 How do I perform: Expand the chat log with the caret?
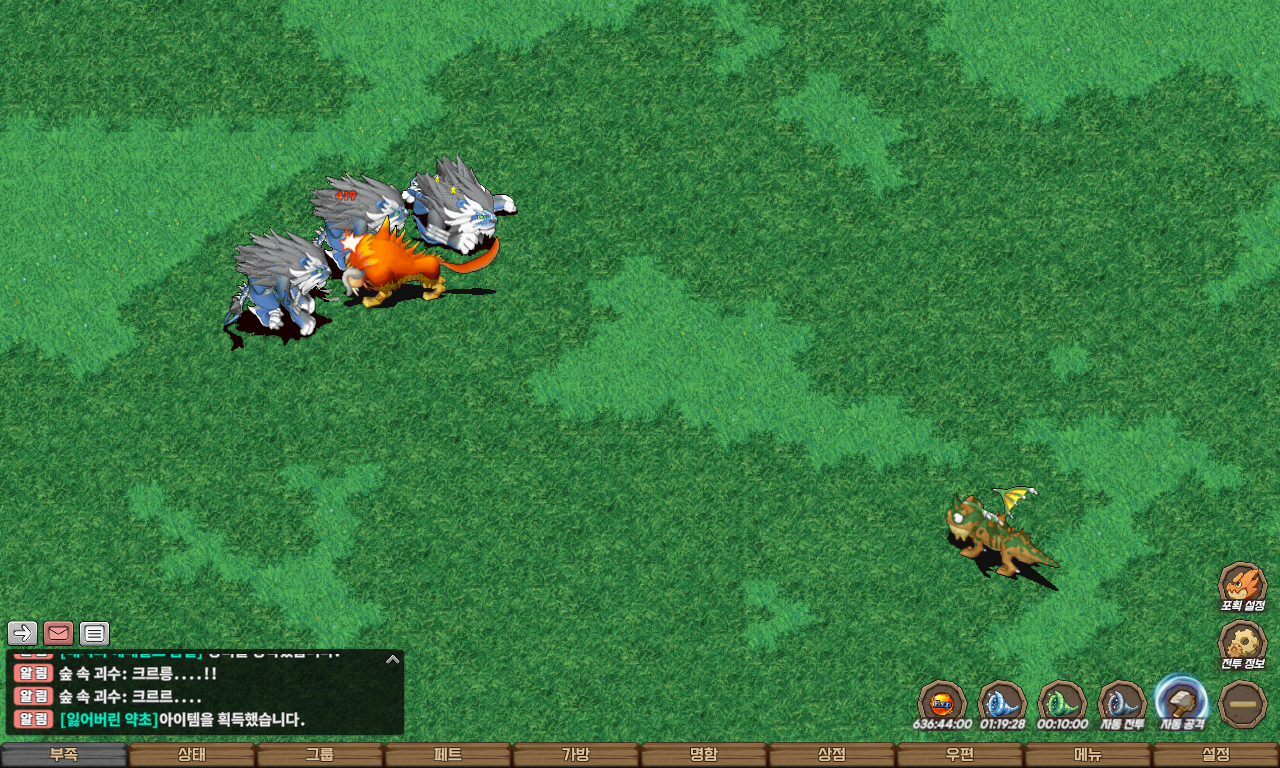point(393,659)
